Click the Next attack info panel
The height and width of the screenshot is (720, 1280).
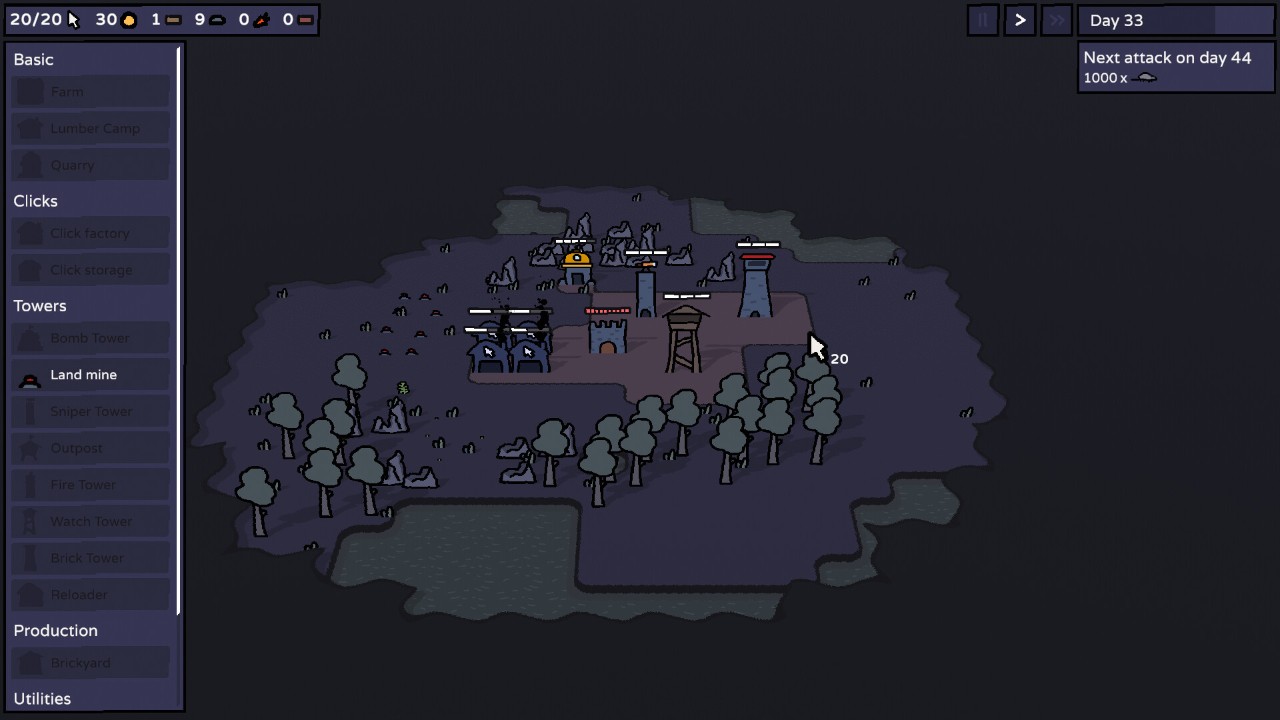pos(1175,67)
